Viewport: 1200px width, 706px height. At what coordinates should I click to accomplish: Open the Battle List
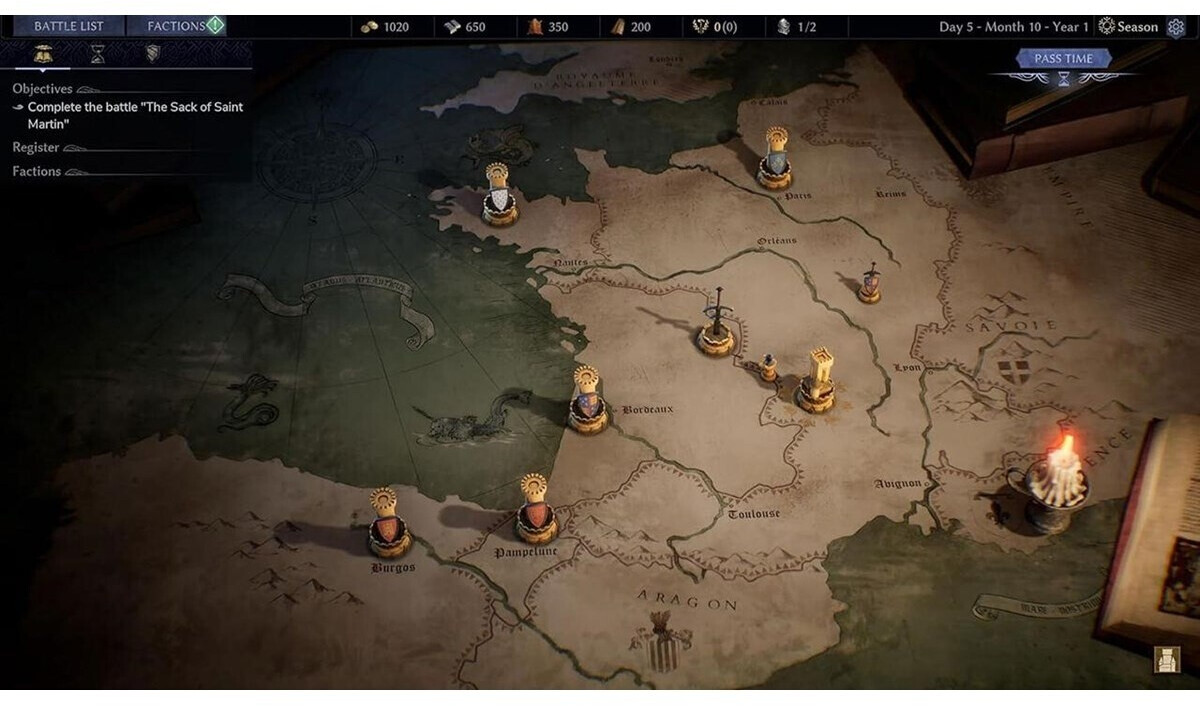tap(70, 26)
